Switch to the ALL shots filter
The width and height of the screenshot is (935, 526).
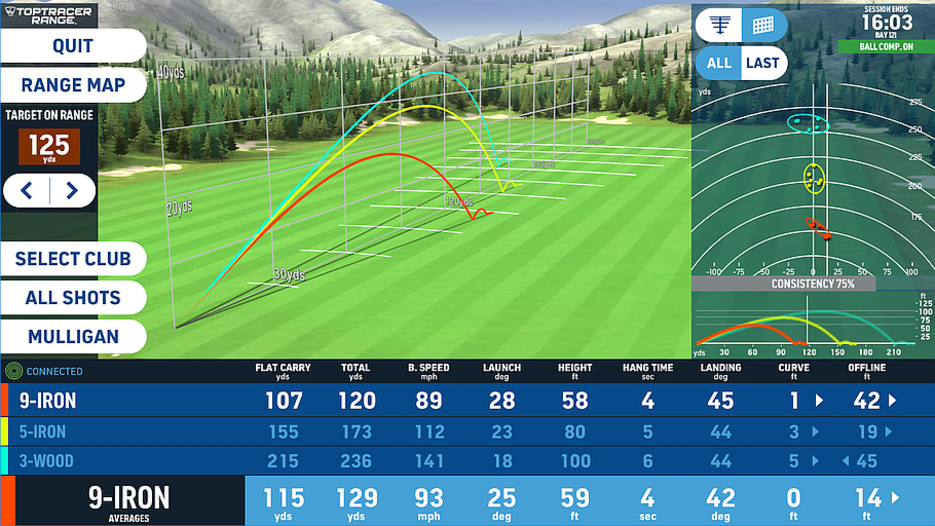point(719,63)
